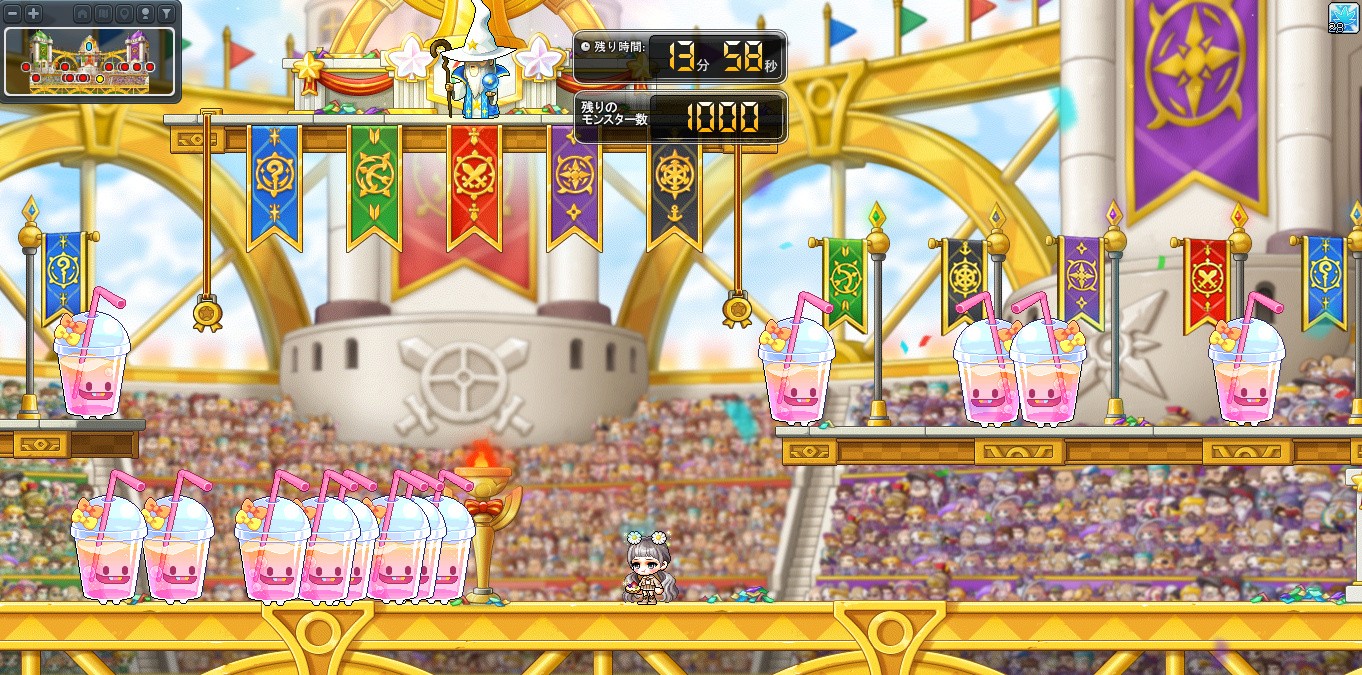Open the world map from the minimap bar
This screenshot has width=1362, height=675.
click(103, 14)
